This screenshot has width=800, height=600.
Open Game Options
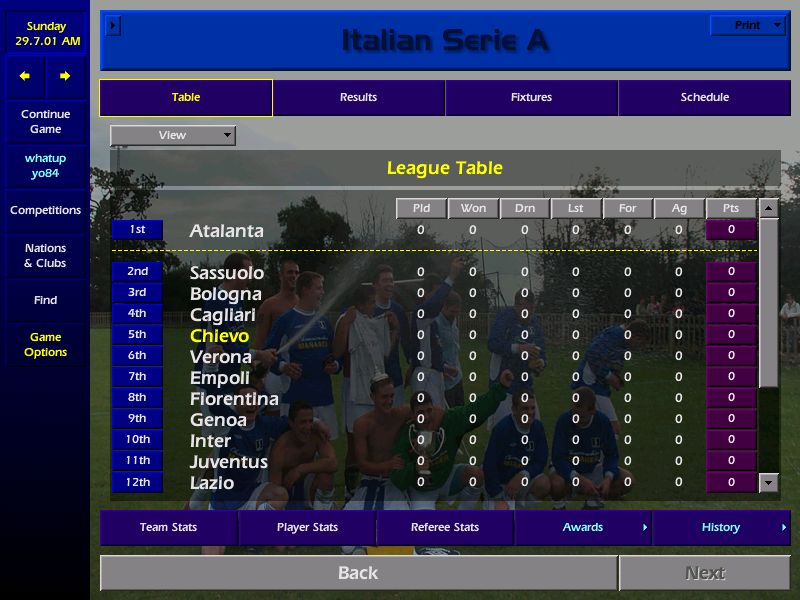pos(45,345)
